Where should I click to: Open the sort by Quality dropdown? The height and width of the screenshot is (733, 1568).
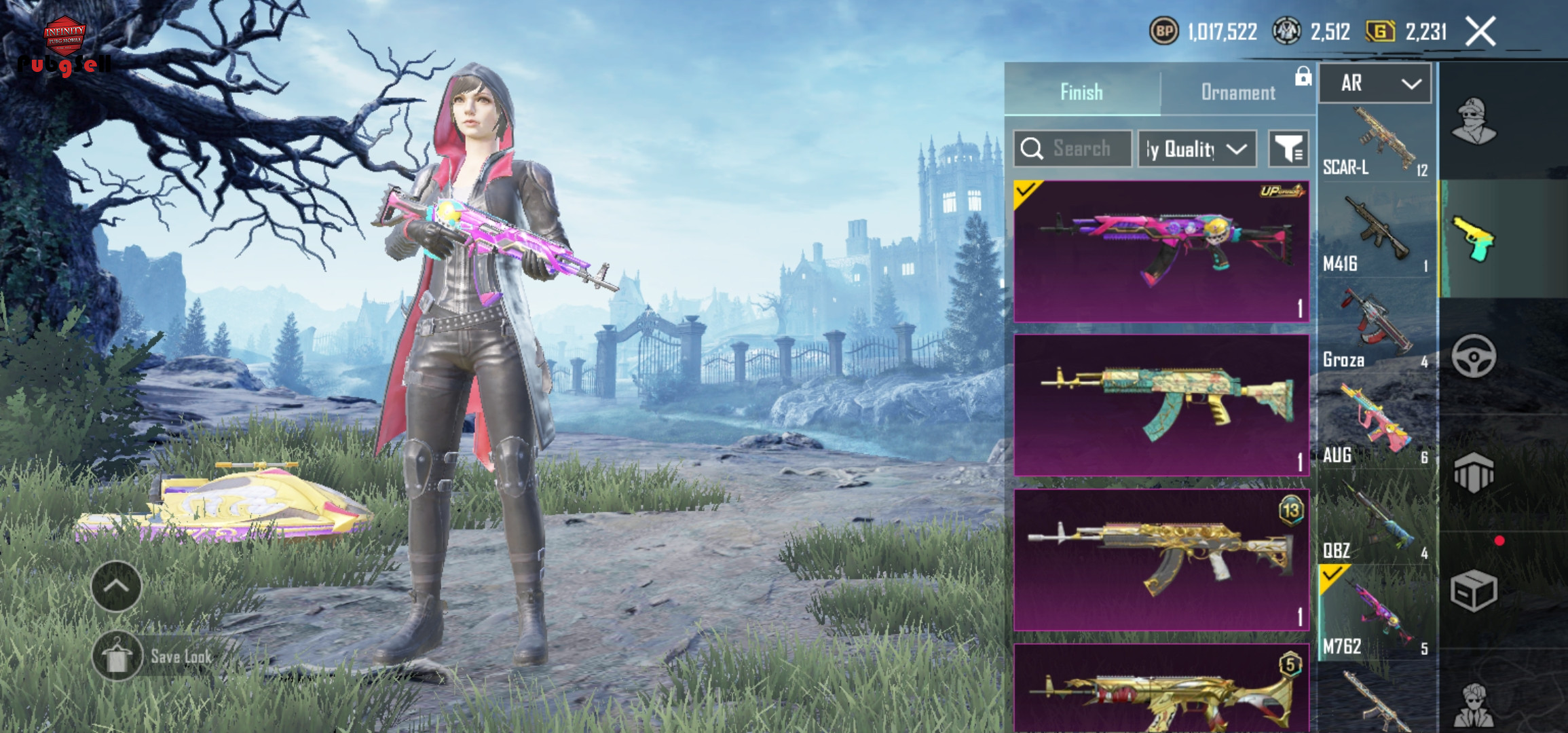click(x=1197, y=149)
